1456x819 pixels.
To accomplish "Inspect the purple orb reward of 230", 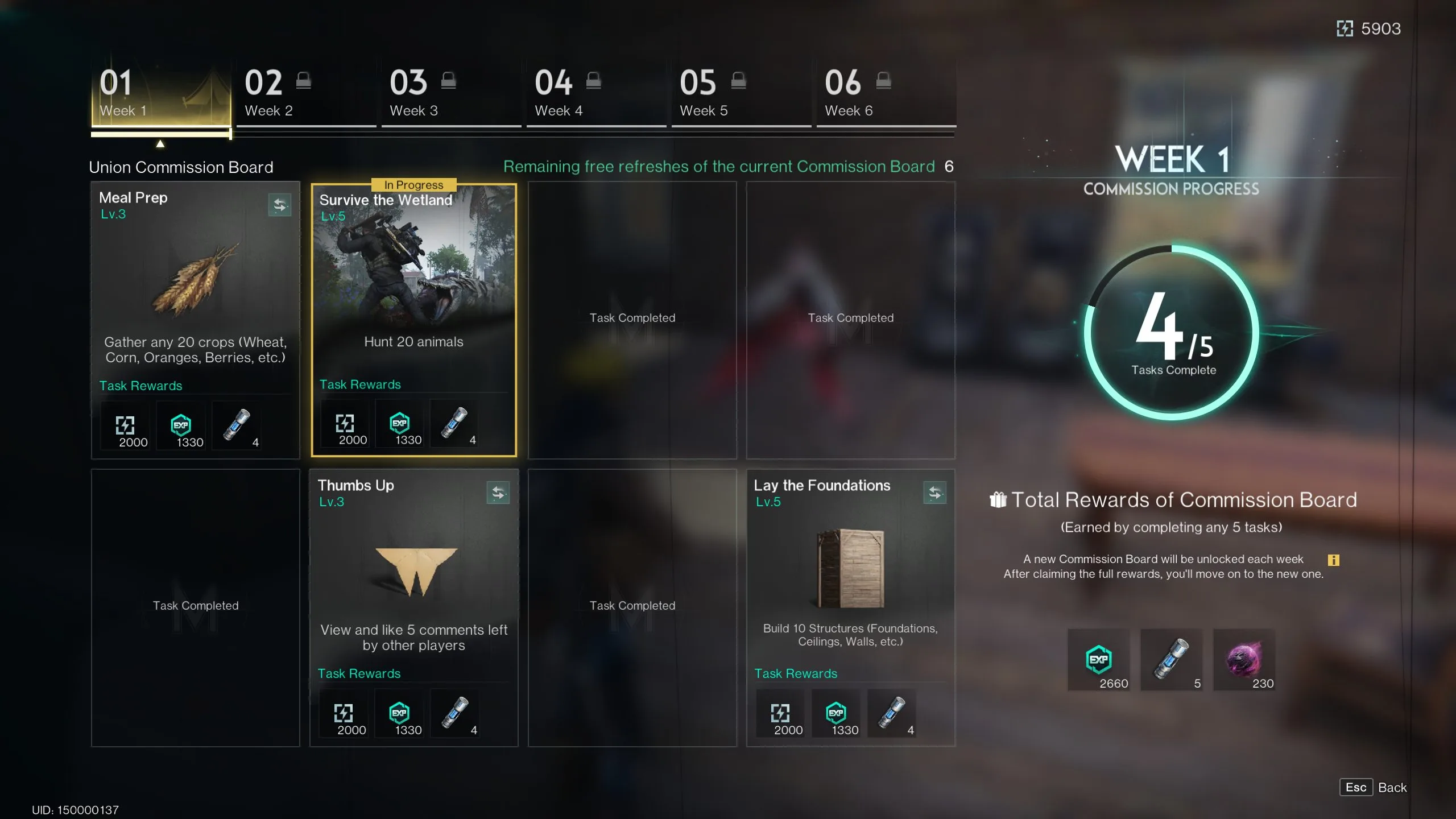I will point(1244,660).
